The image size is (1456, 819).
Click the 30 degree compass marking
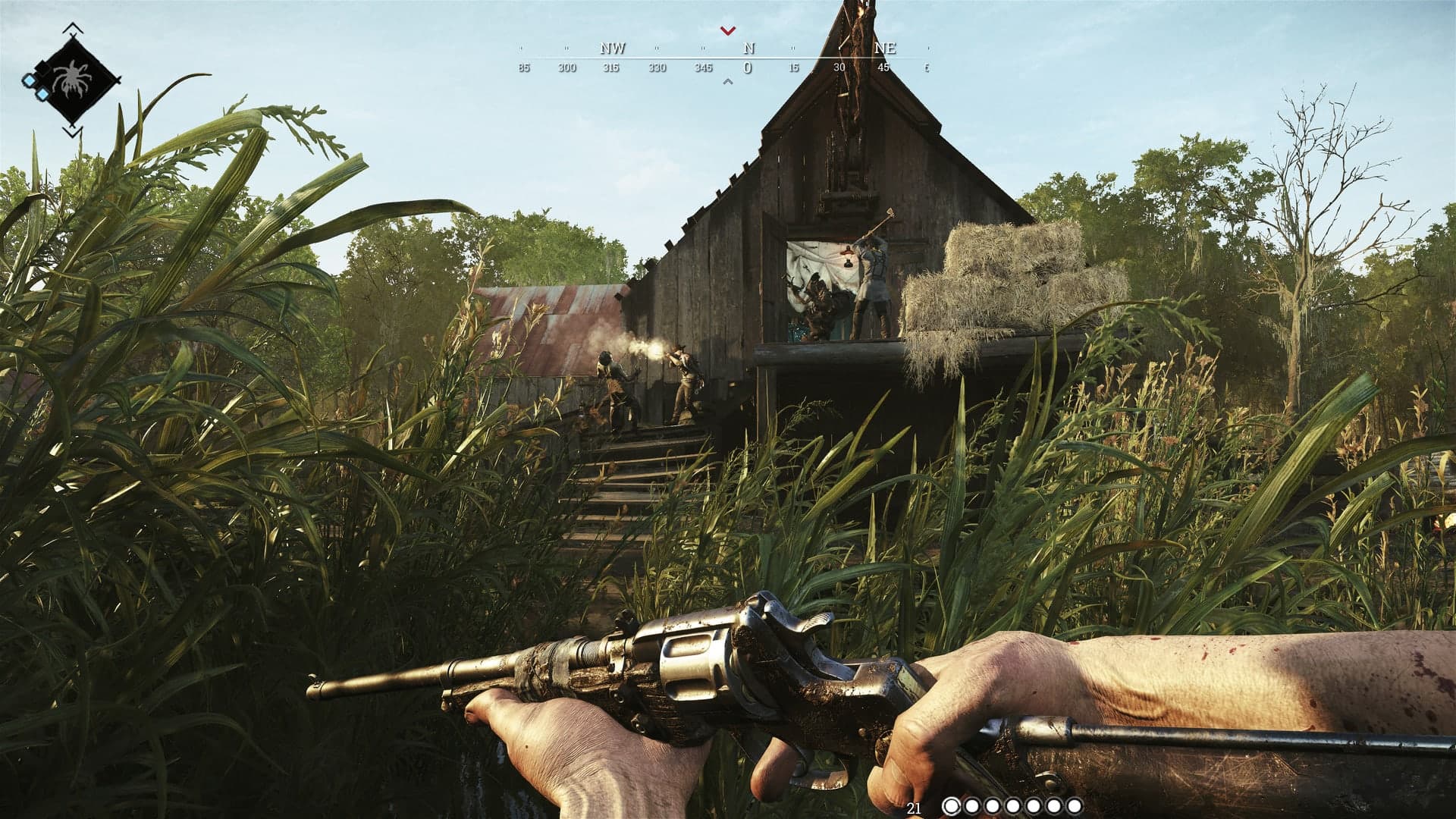tap(838, 67)
